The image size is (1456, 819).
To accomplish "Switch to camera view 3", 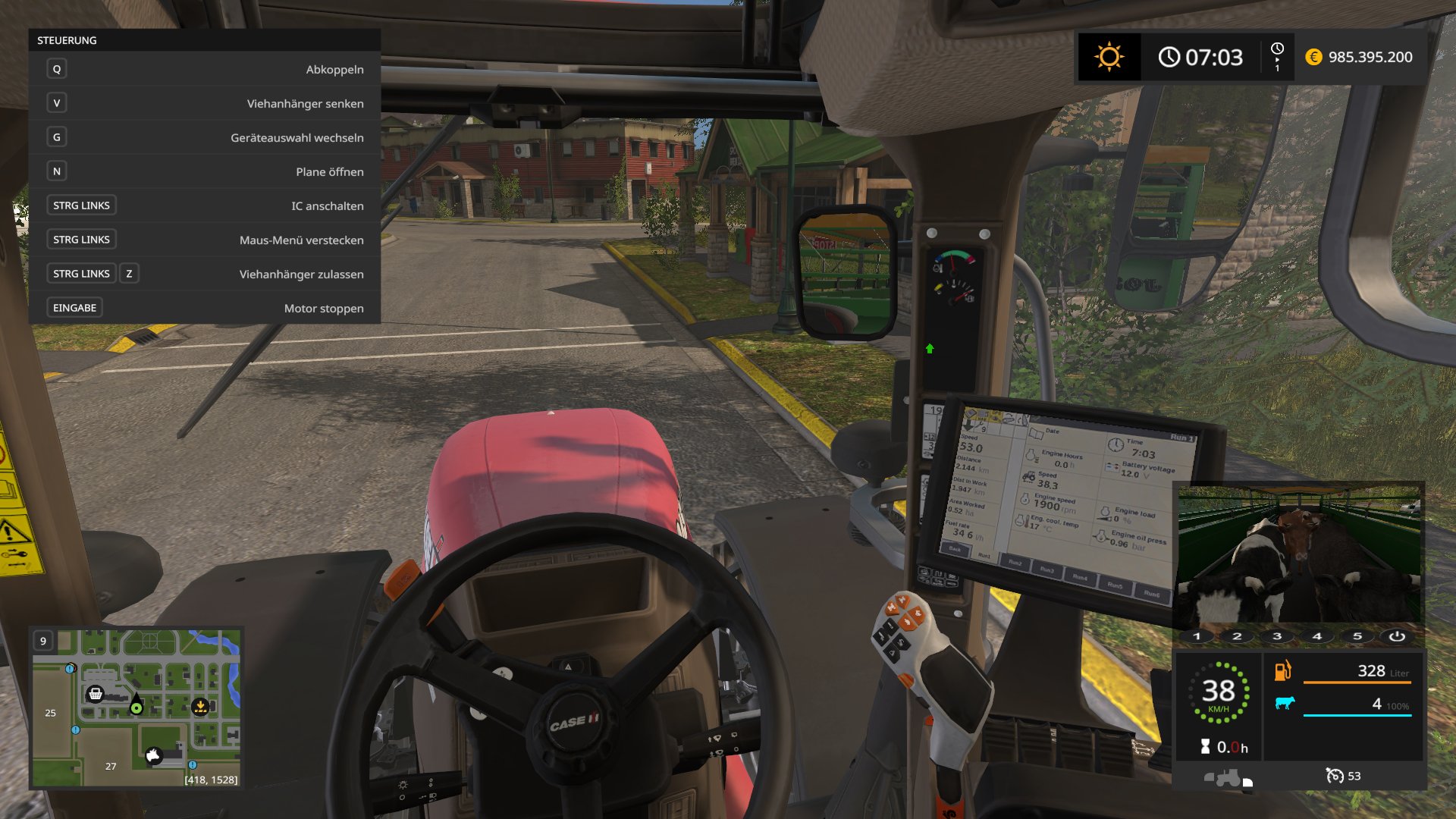I will pyautogui.click(x=1277, y=636).
